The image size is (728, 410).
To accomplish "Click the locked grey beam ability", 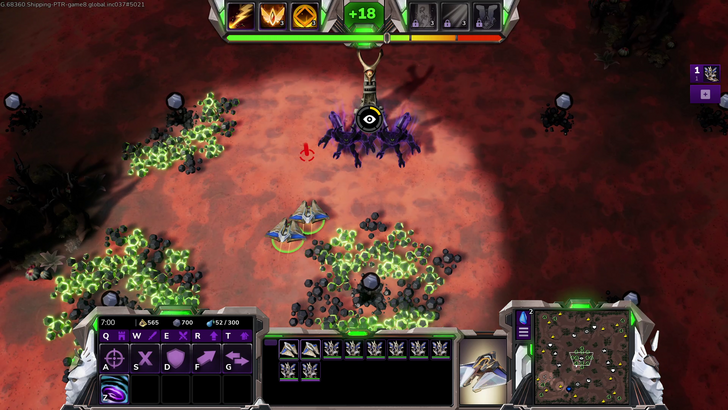I will click(x=455, y=16).
